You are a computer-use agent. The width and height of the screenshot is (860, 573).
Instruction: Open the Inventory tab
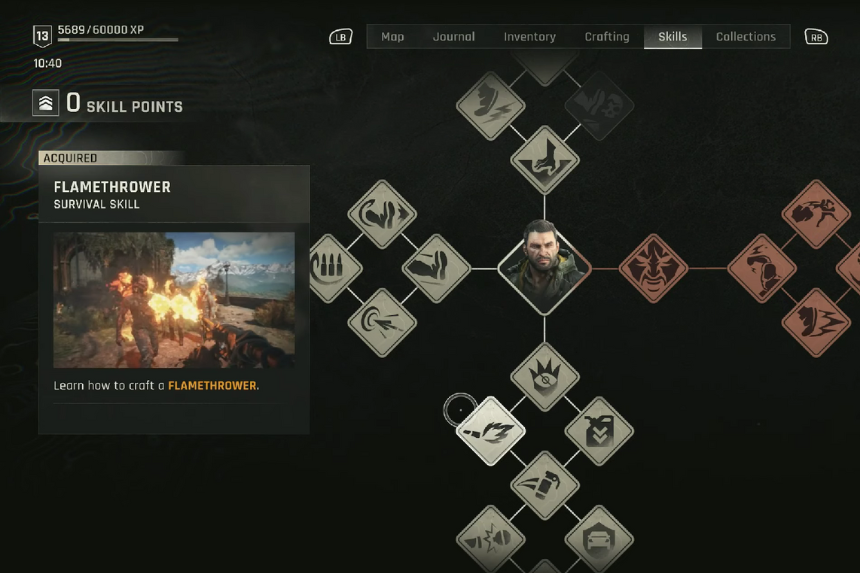pos(529,37)
